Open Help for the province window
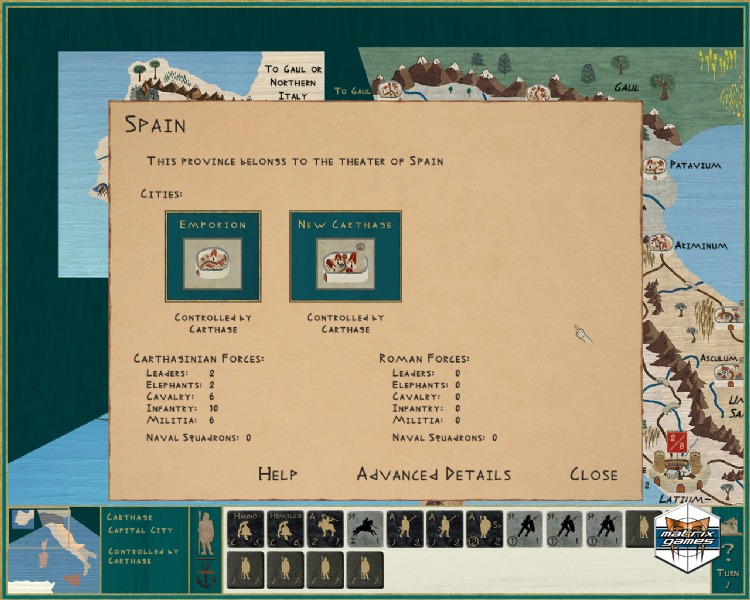 pyautogui.click(x=277, y=474)
